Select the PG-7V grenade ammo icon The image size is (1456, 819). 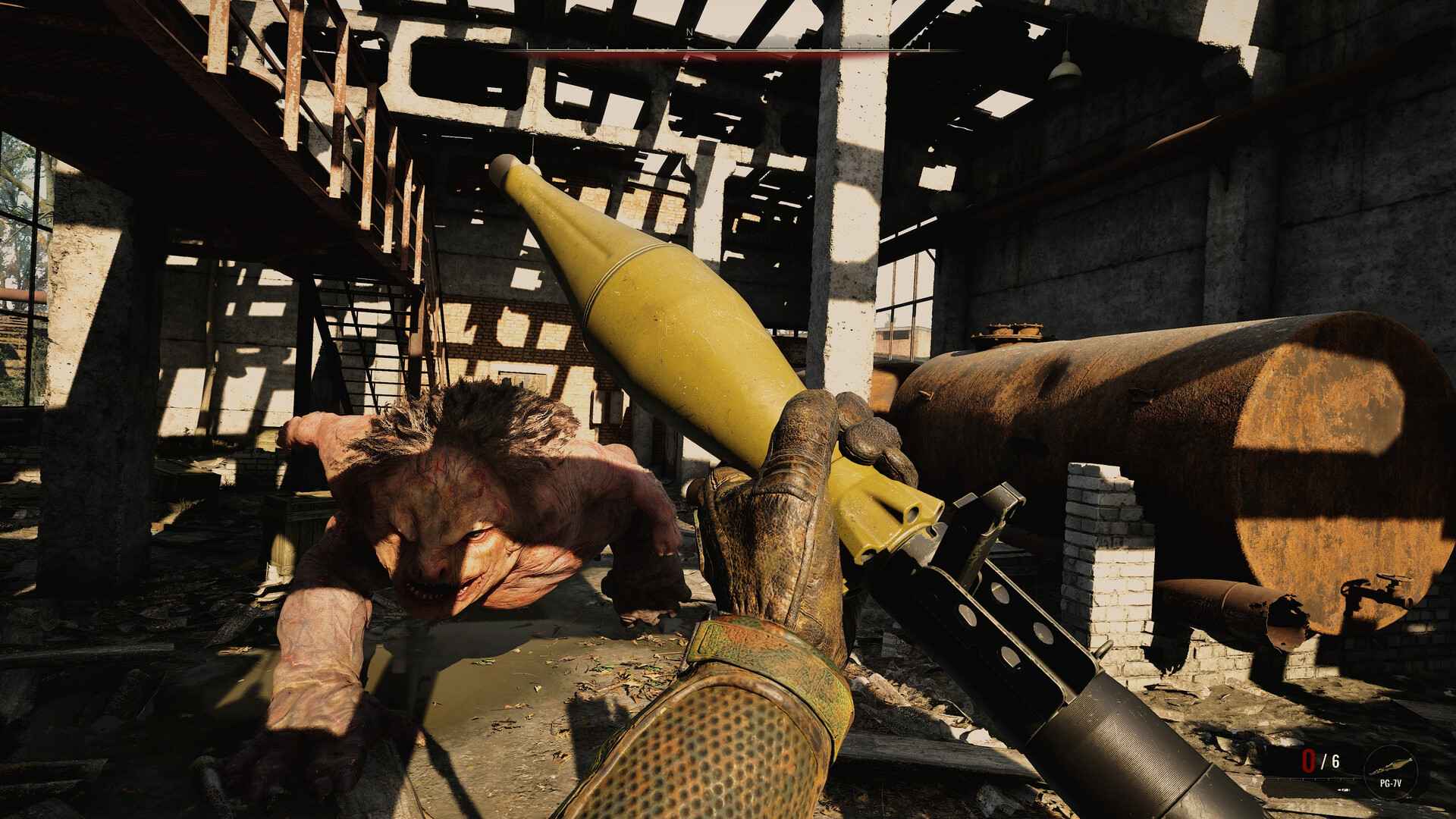point(1392,764)
